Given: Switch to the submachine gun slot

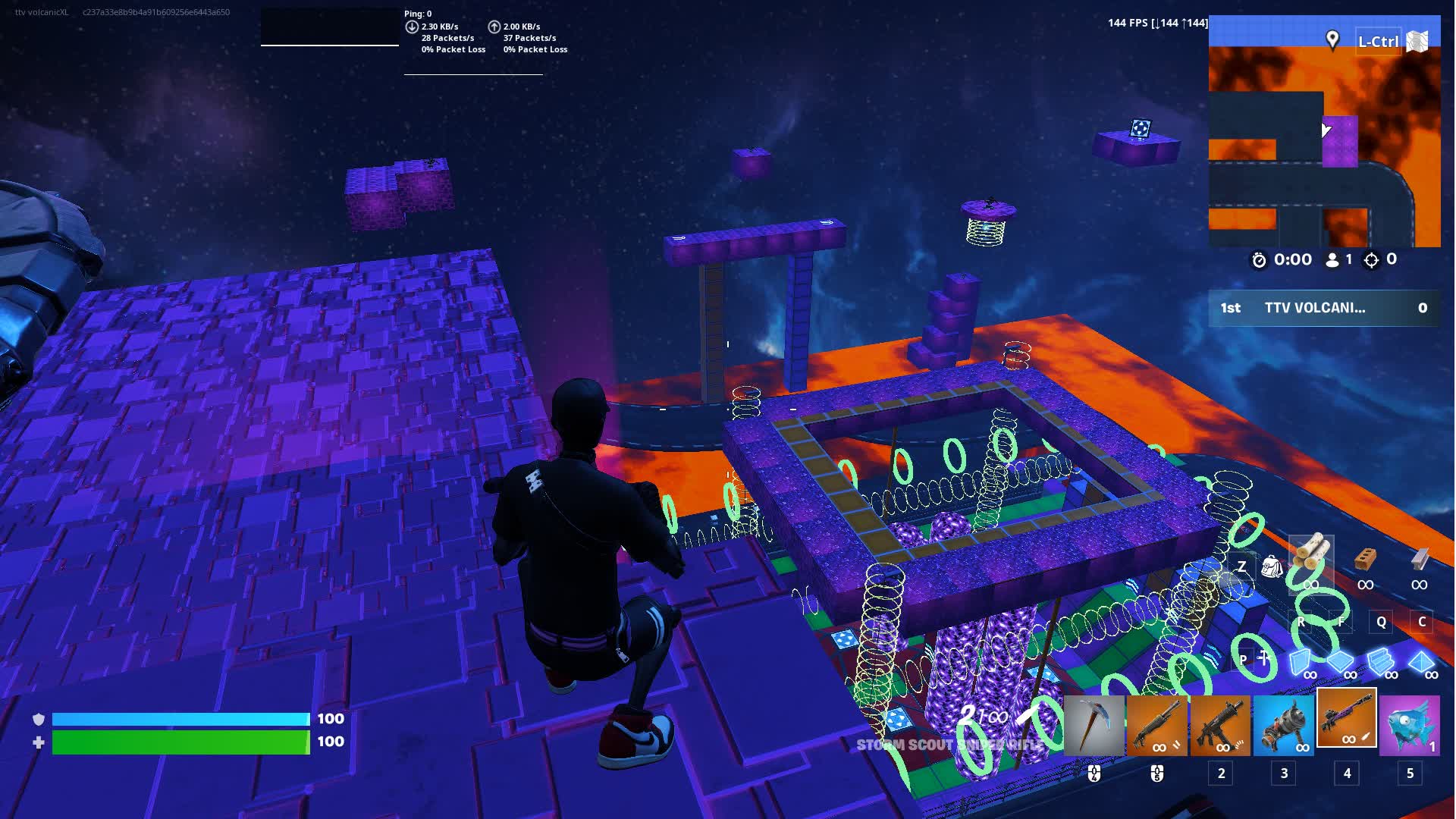Looking at the screenshot, I should (x=1220, y=726).
